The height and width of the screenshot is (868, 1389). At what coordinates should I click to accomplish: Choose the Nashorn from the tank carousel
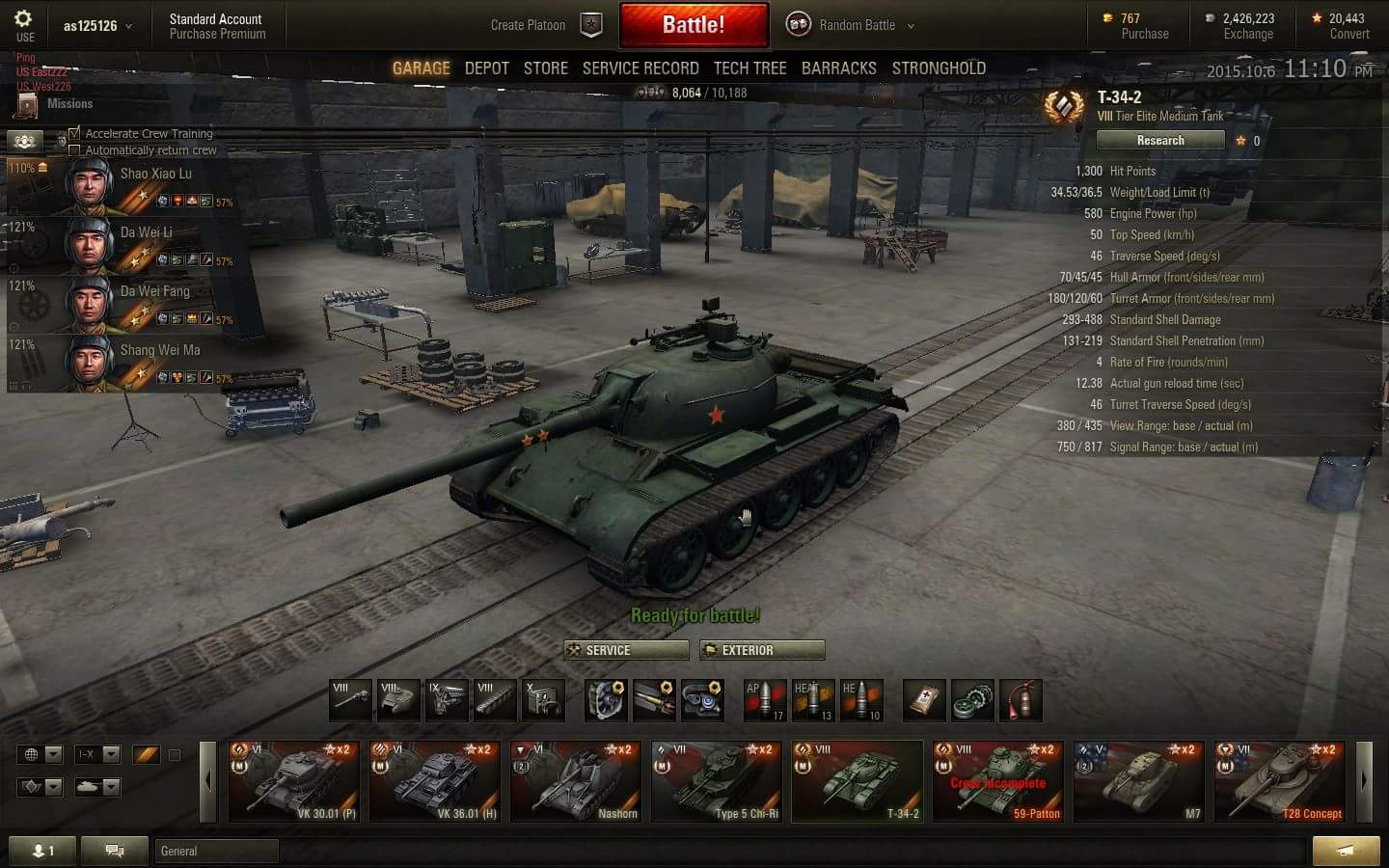click(x=576, y=781)
